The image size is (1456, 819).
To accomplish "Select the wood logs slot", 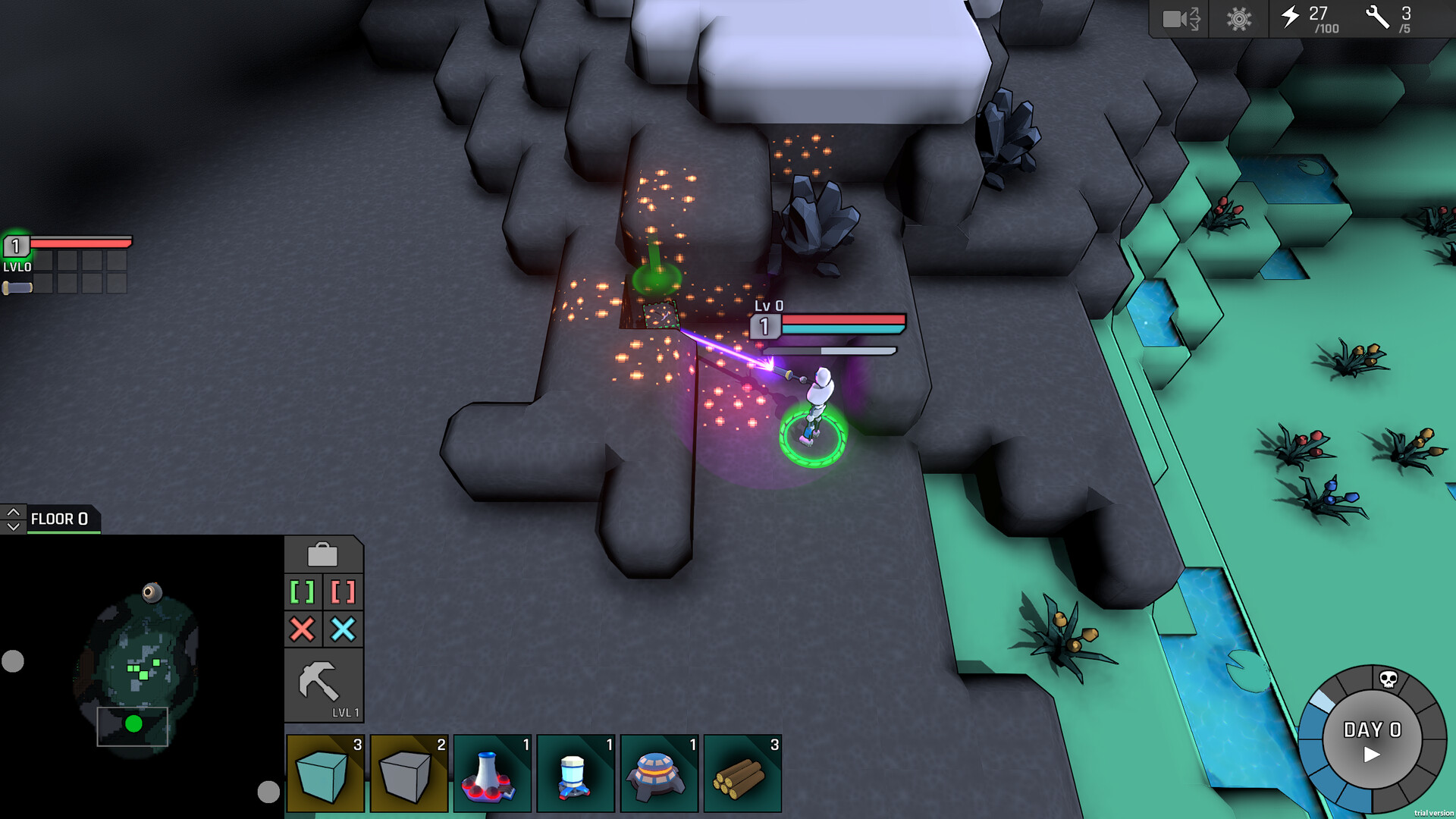I will point(742,773).
